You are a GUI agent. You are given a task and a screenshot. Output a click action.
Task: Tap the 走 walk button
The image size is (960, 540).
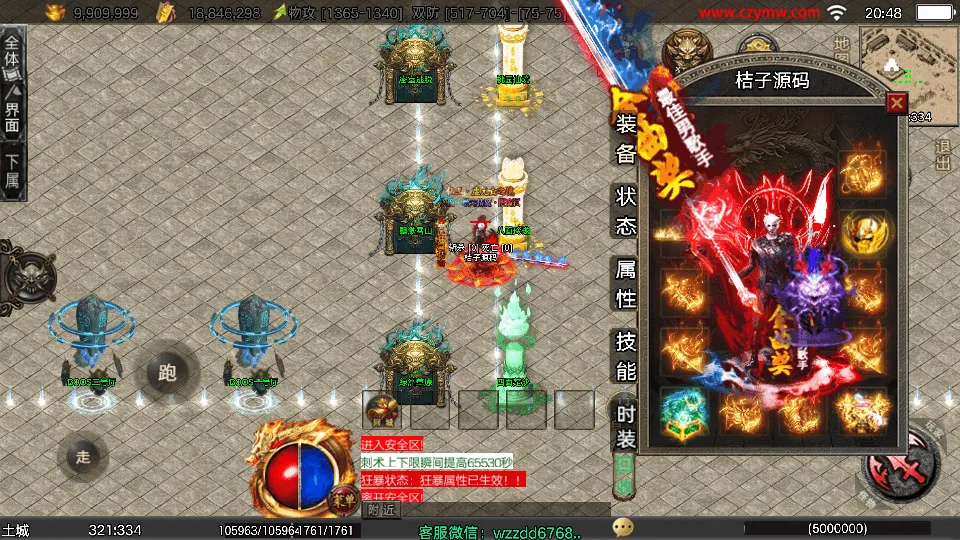(x=83, y=457)
